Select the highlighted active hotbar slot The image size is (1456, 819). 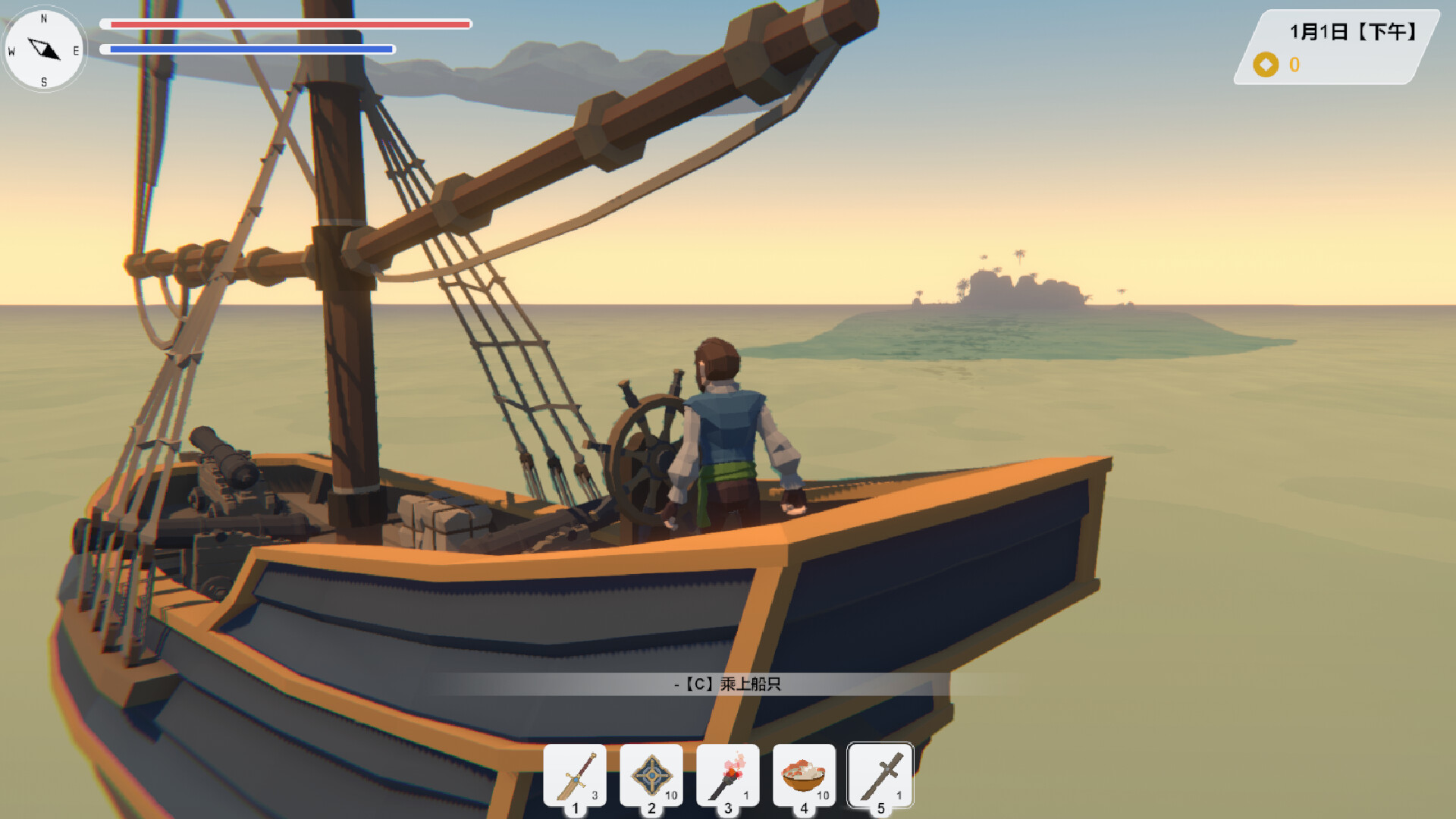[880, 773]
